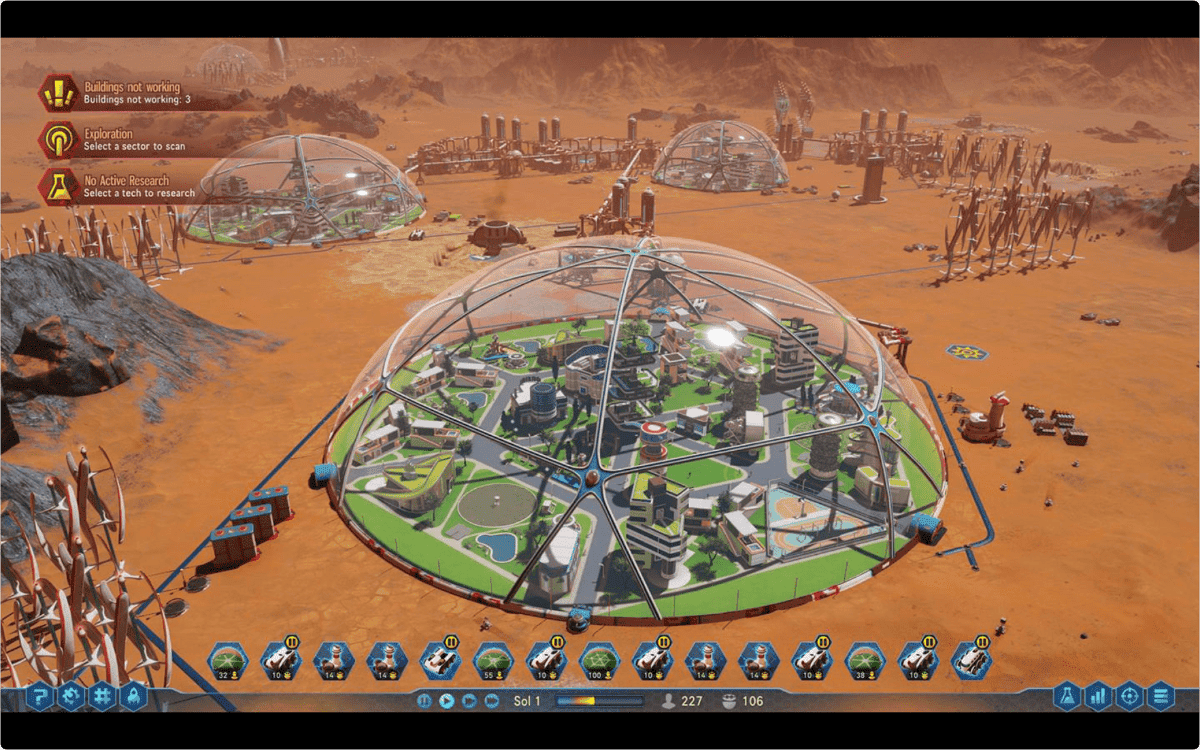Viewport: 1200px width, 750px height.
Task: Click the grid hash icon button
Action: tap(102, 695)
